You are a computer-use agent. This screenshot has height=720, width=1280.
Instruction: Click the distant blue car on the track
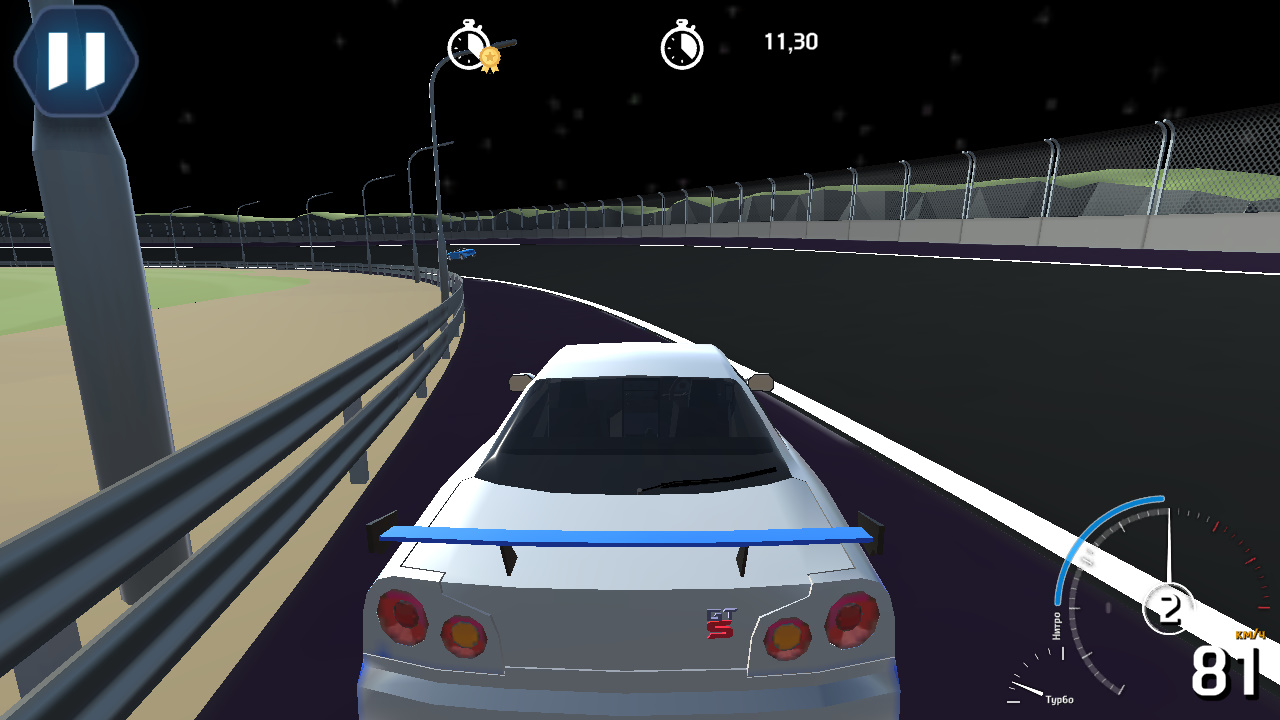click(463, 253)
